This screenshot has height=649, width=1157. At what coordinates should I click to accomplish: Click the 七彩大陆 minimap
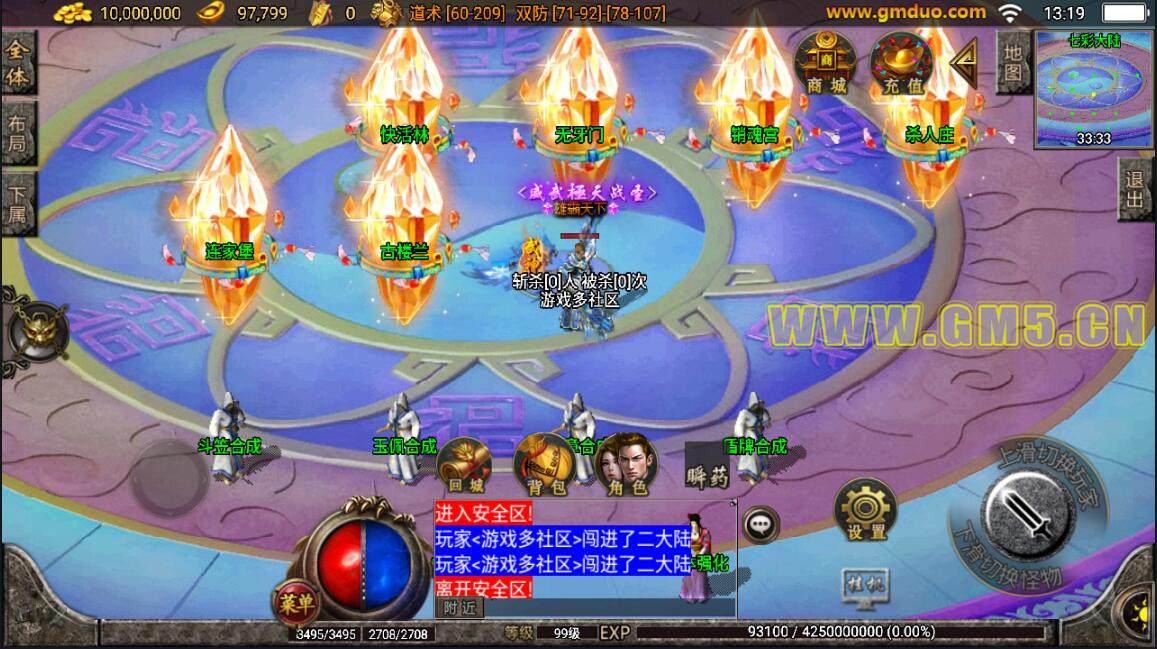click(1094, 85)
